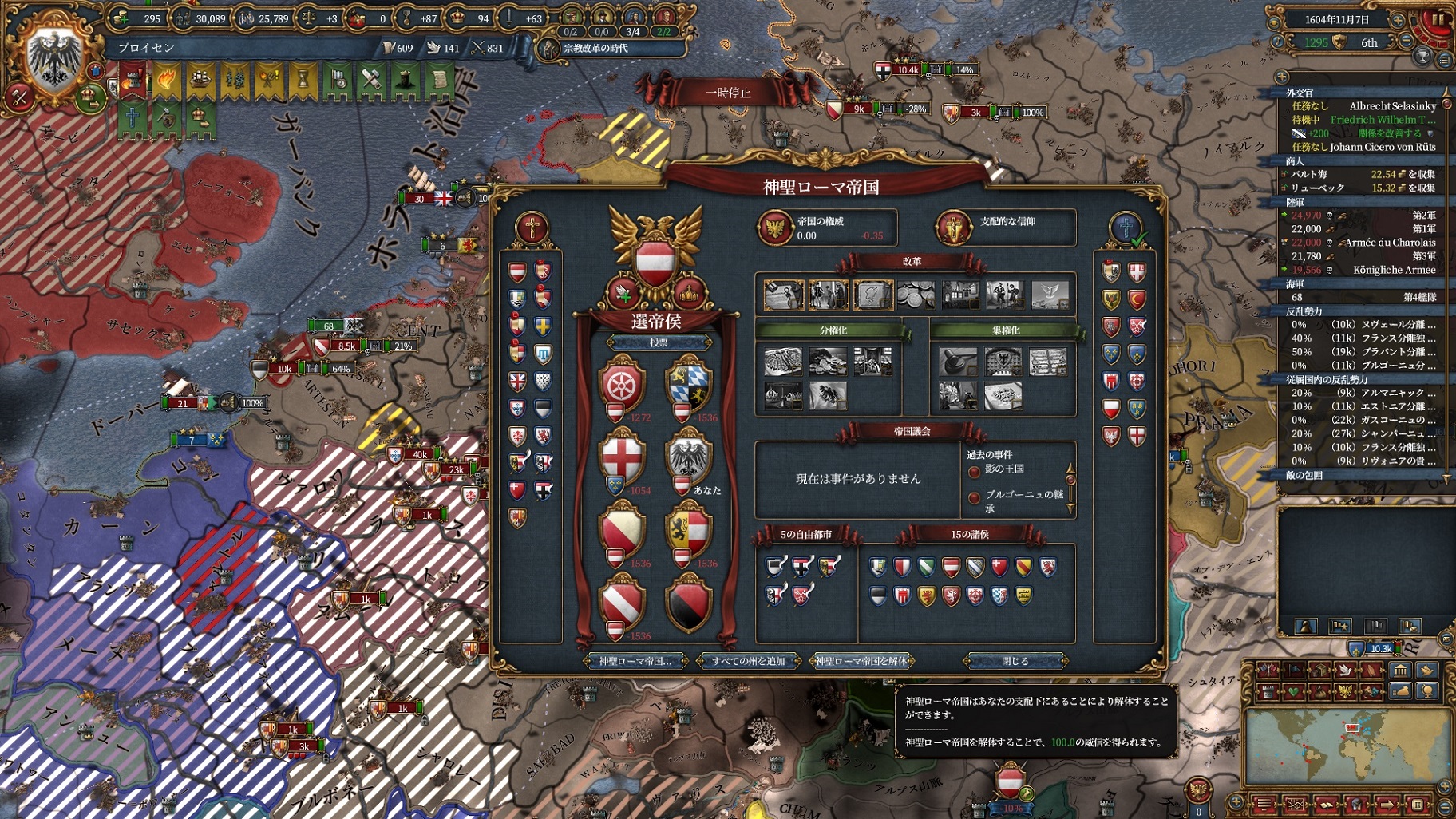Toggle the music note button near the score
Viewport: 1456px width, 819px height.
tap(1278, 42)
